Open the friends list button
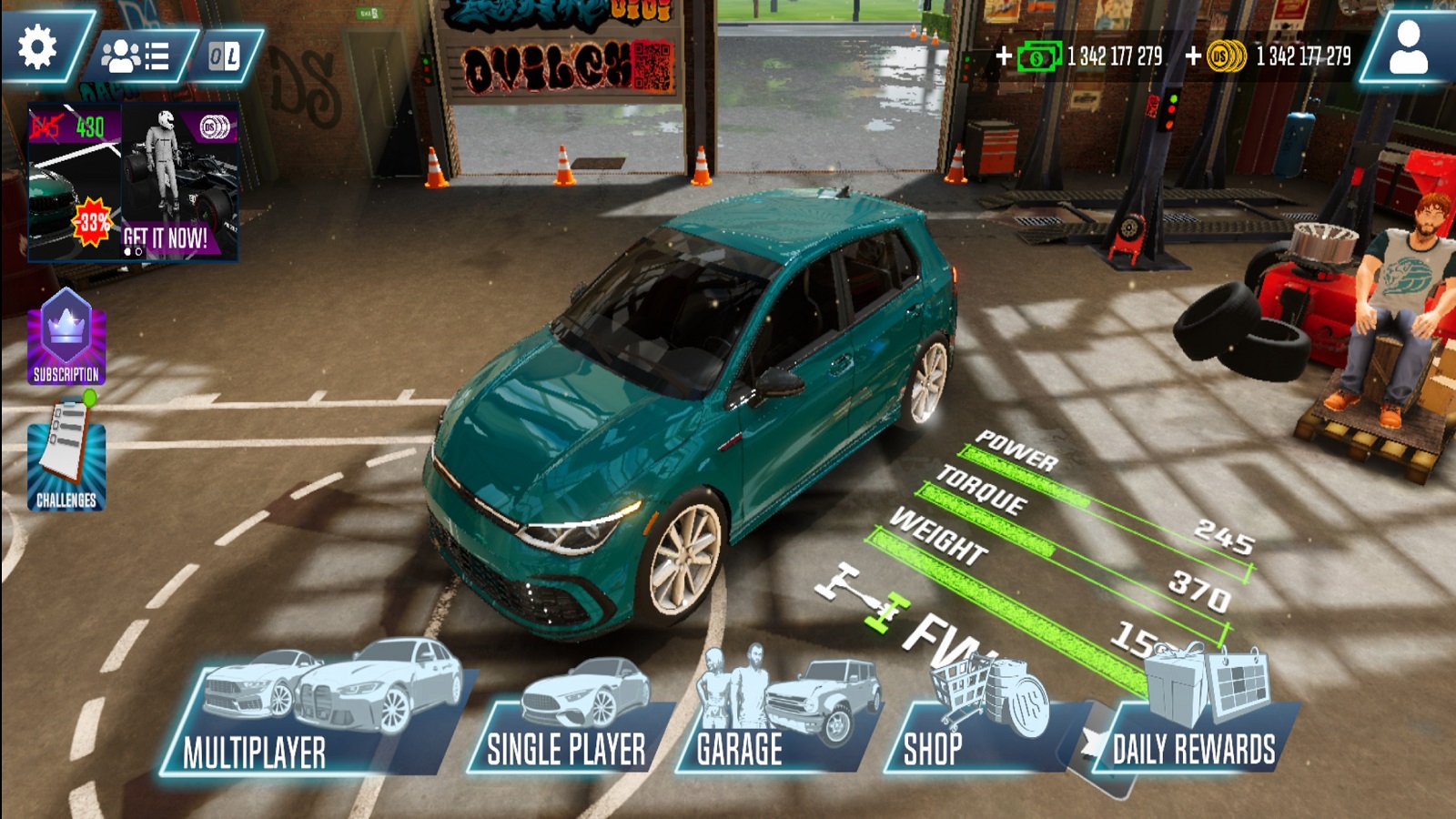Viewport: 1456px width, 819px height. coord(135,56)
